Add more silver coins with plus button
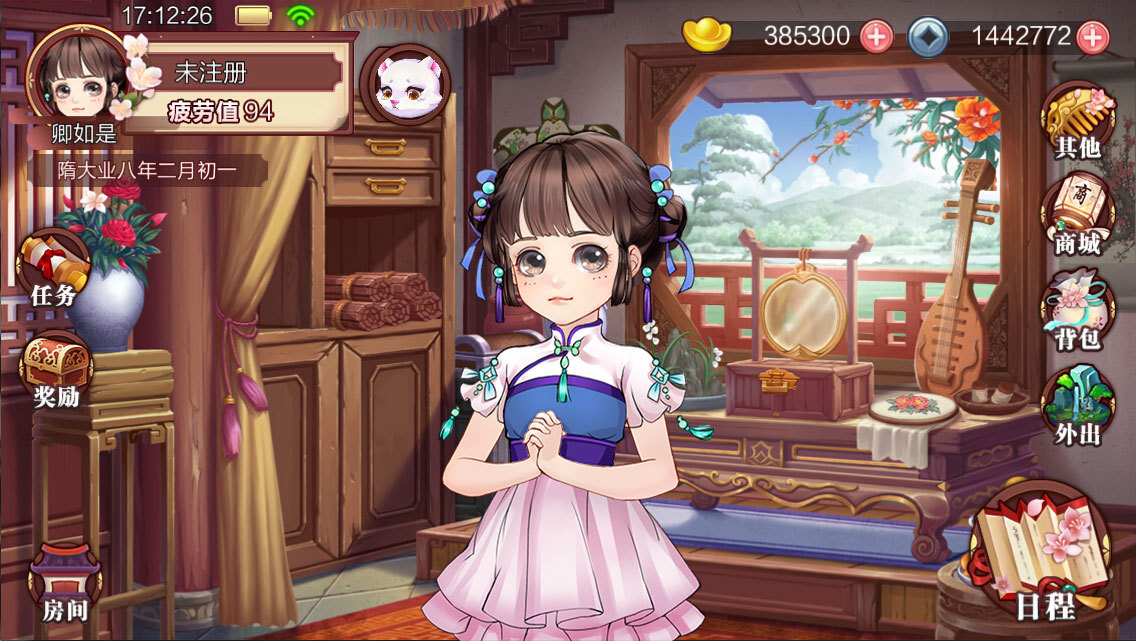 pos(1092,37)
